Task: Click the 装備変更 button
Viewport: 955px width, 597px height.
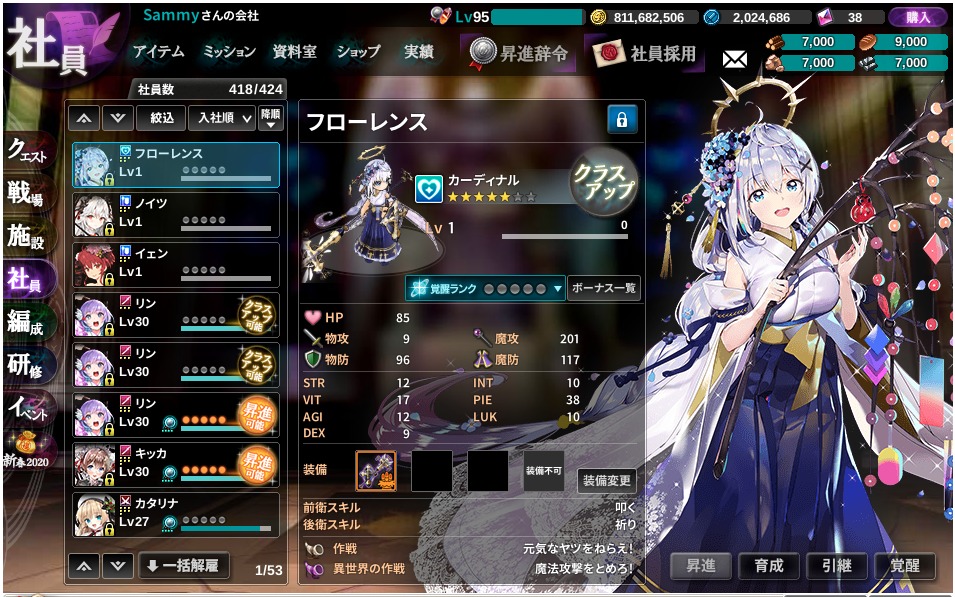Action: 607,480
